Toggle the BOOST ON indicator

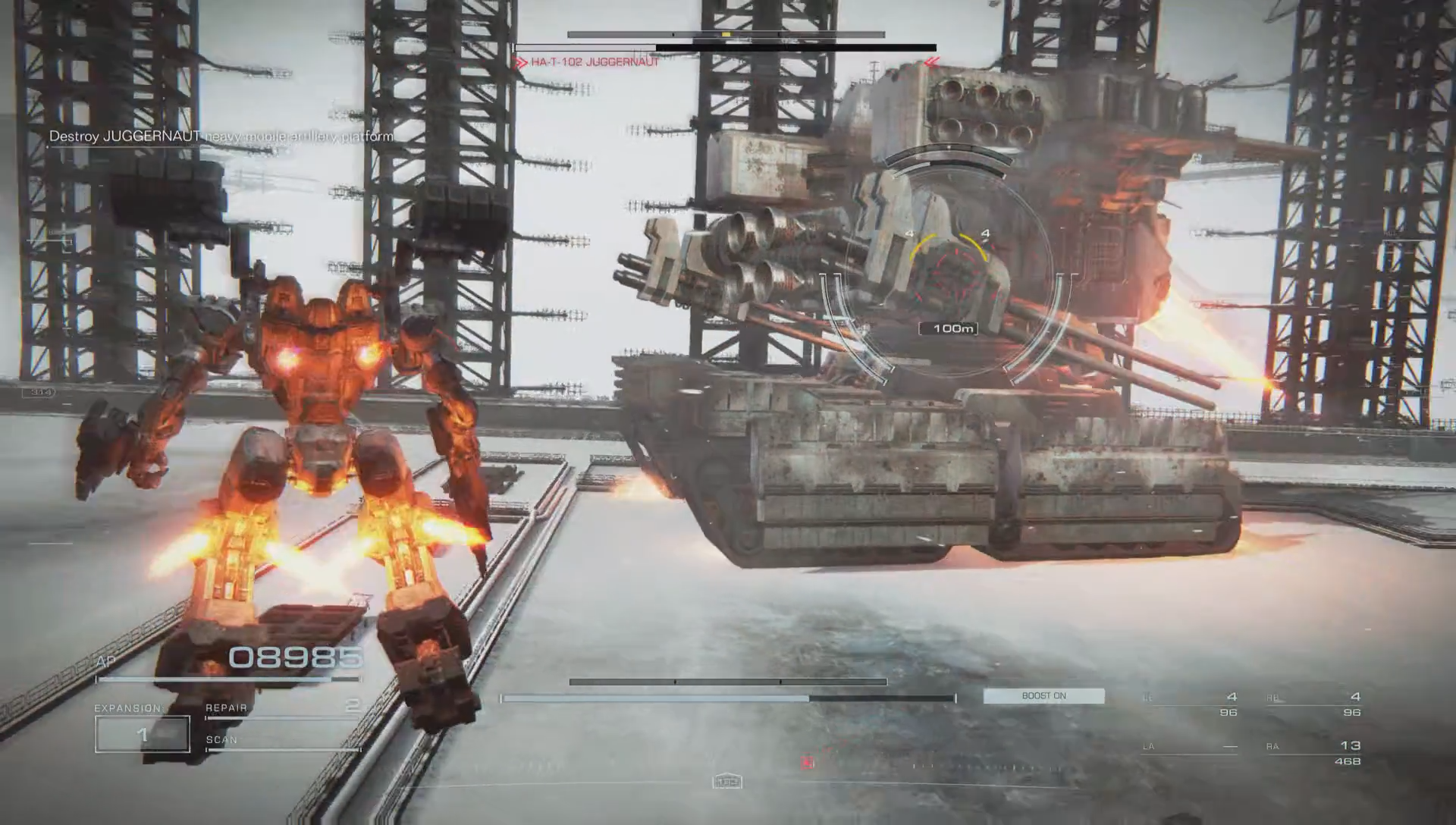point(1043,695)
